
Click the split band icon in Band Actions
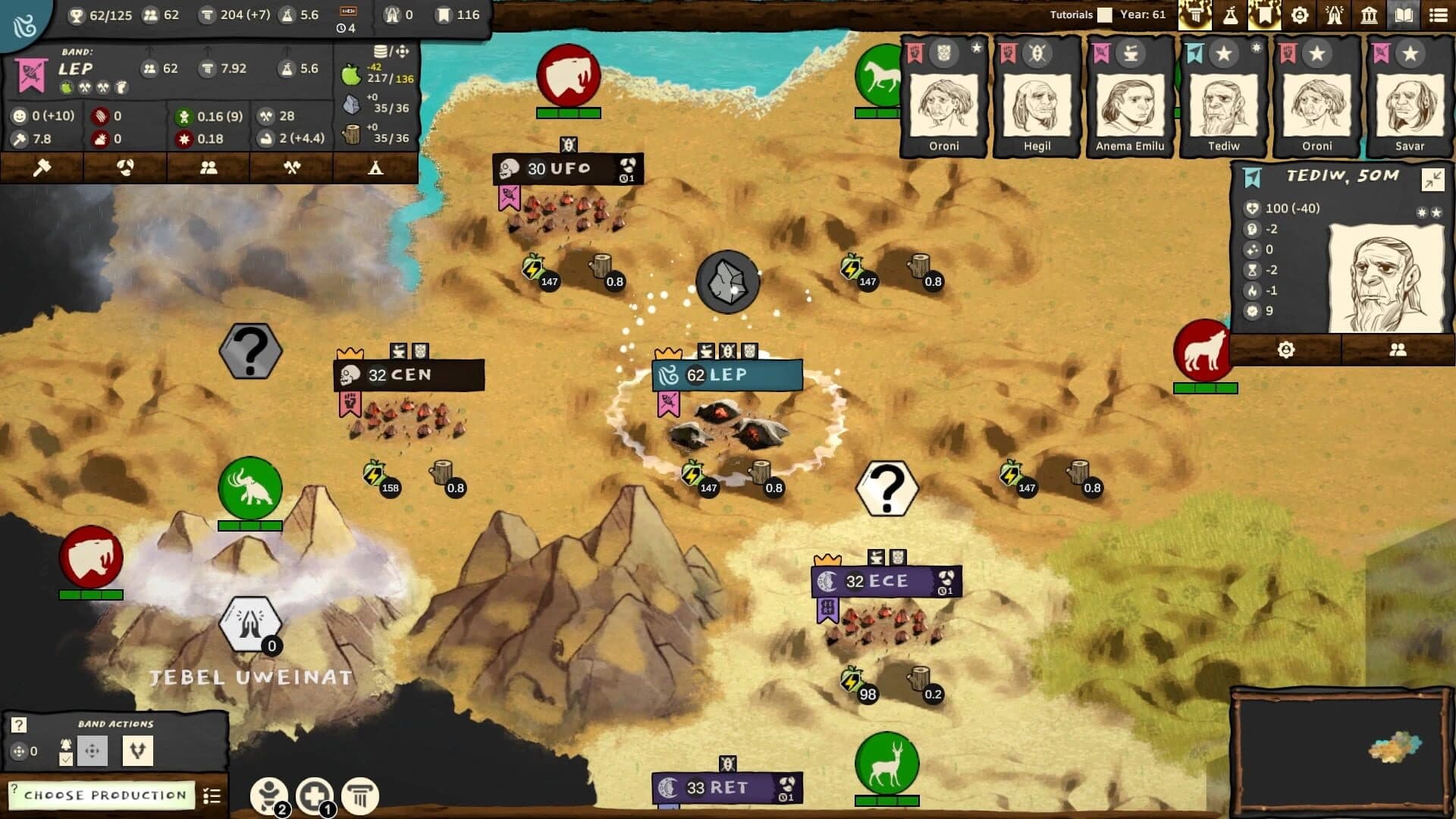(x=139, y=751)
